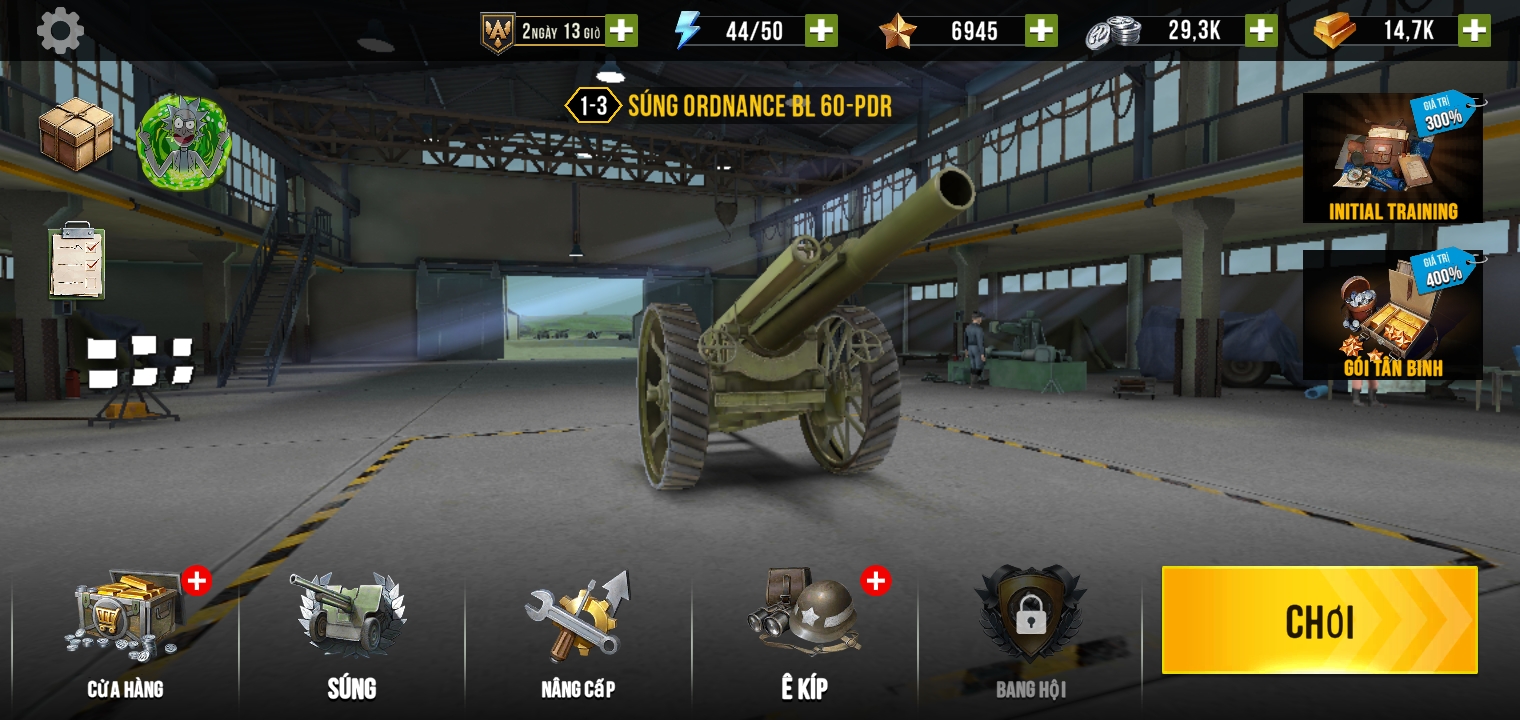
Task: Open the settings gear
Action: 60,30
